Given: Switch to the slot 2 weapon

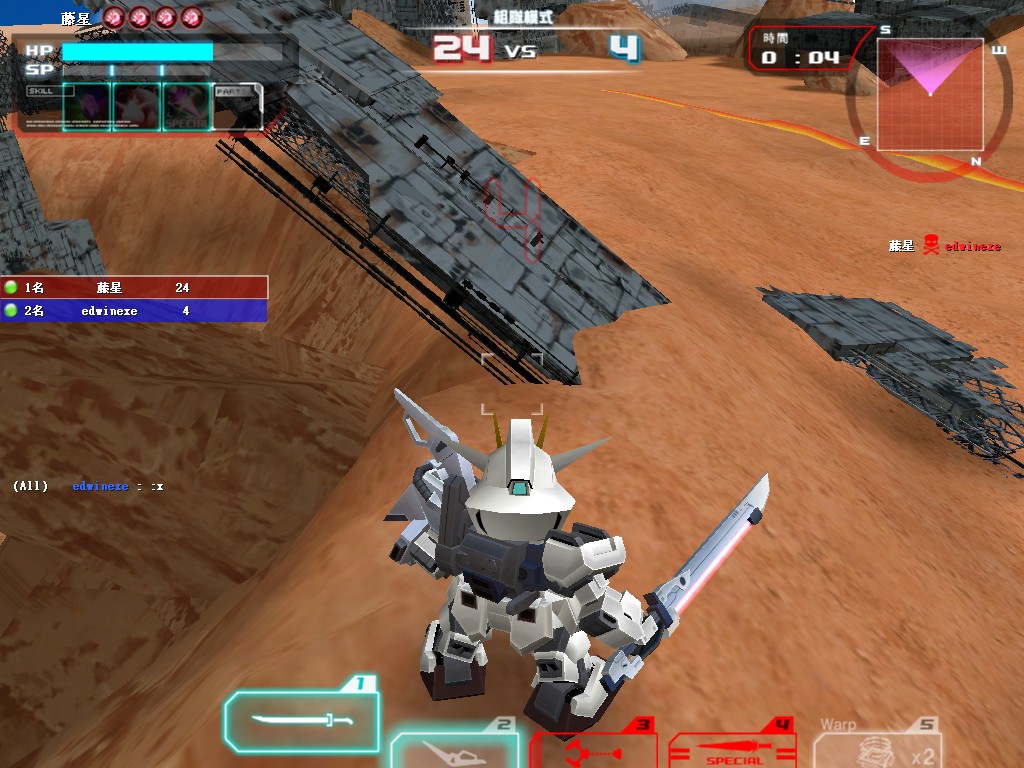Looking at the screenshot, I should (454, 750).
